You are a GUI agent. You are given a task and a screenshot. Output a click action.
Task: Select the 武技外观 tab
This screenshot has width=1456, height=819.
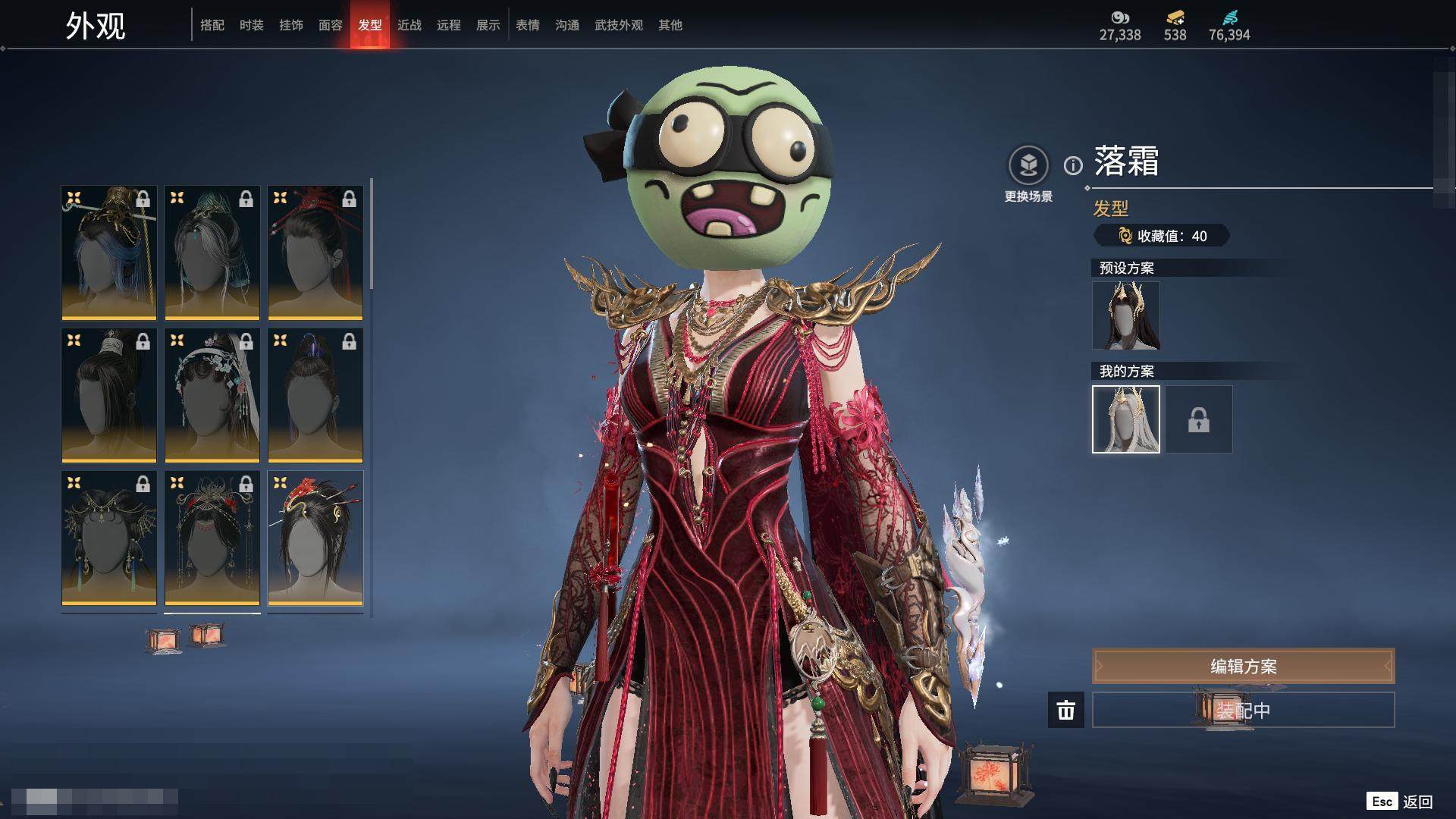[x=619, y=25]
